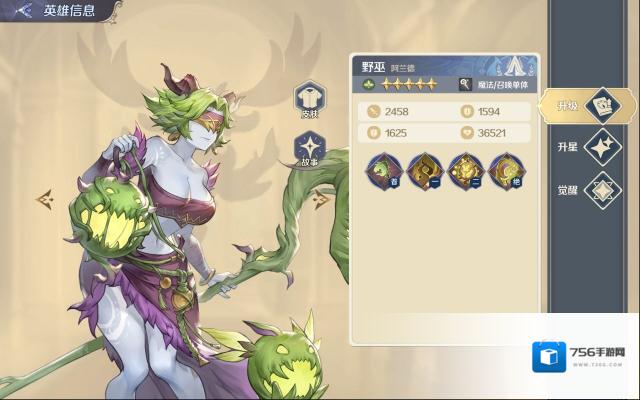Go back from the 英雄信息 screen
Screen dimensions: 640x400
pos(21,11)
